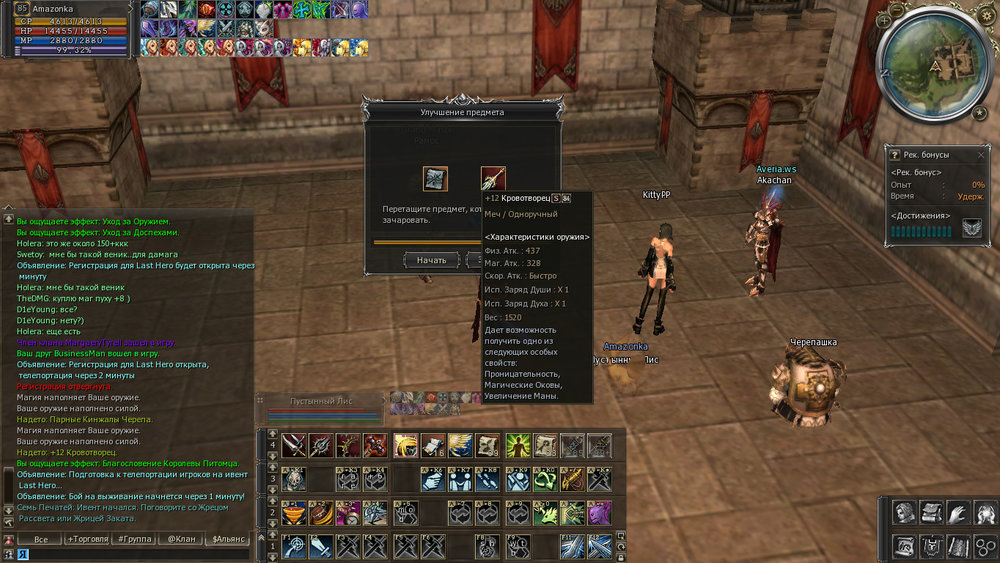
Task: Show the @Клан chat tab
Action: click(181, 539)
